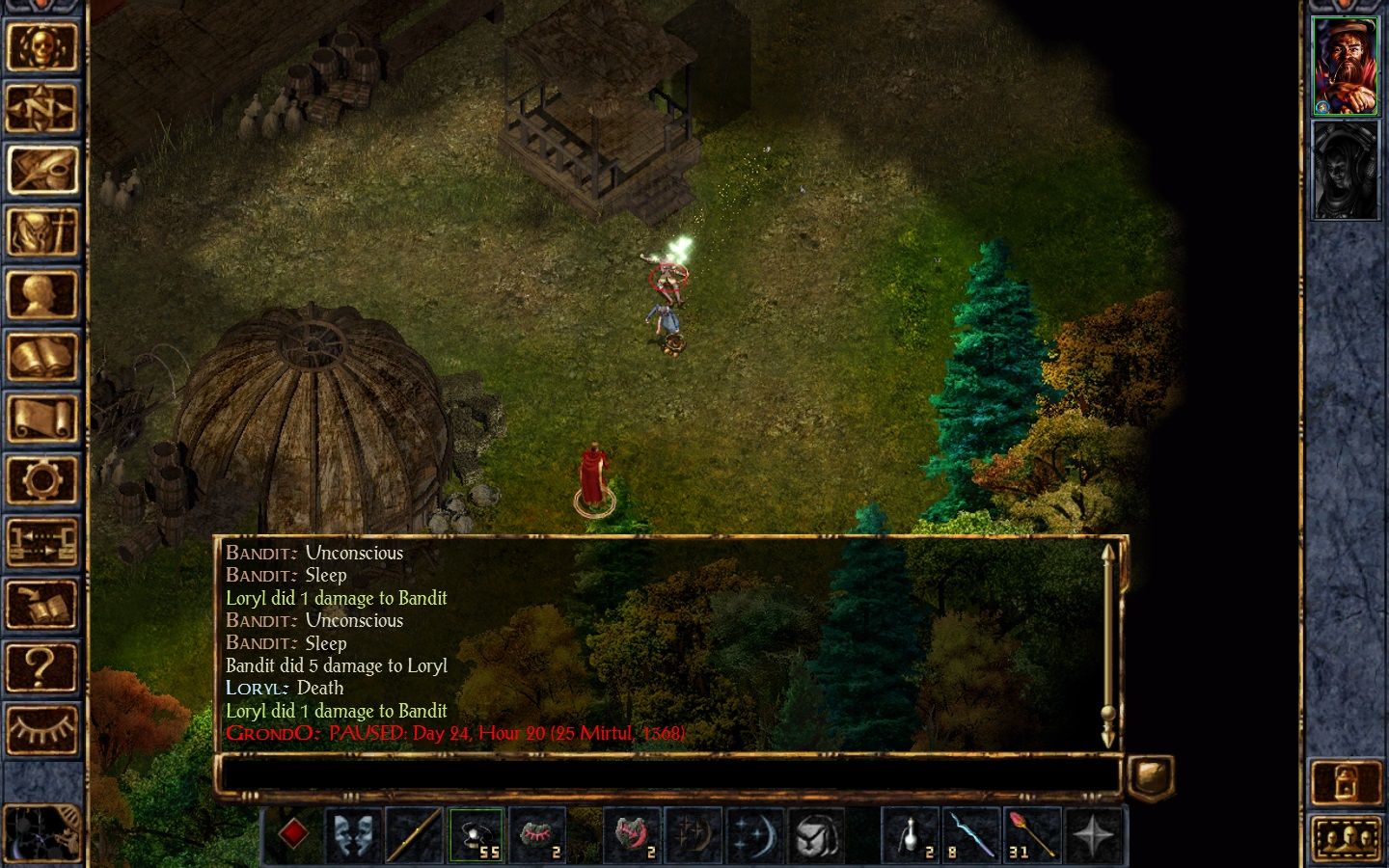The width and height of the screenshot is (1389, 868).
Task: Select the greyed-out dead character portrait
Action: pos(1346,171)
